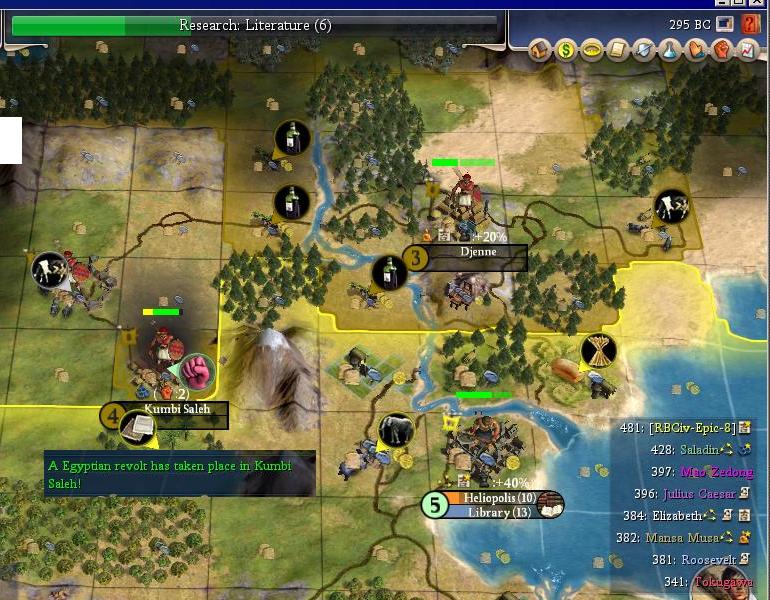
Task: Open the Foreign Advisor scroll icon
Action: coord(618,49)
